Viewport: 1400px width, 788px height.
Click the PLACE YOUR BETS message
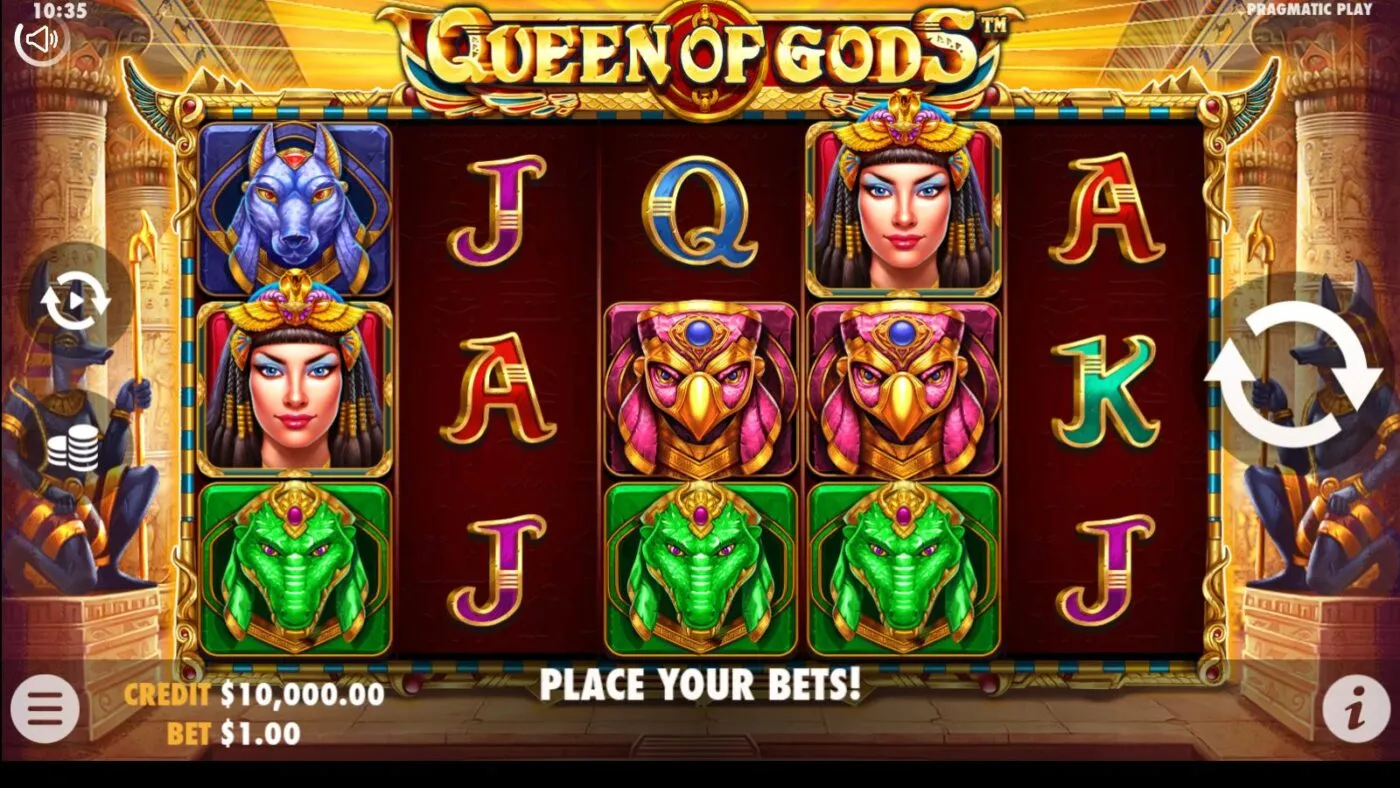tap(700, 687)
